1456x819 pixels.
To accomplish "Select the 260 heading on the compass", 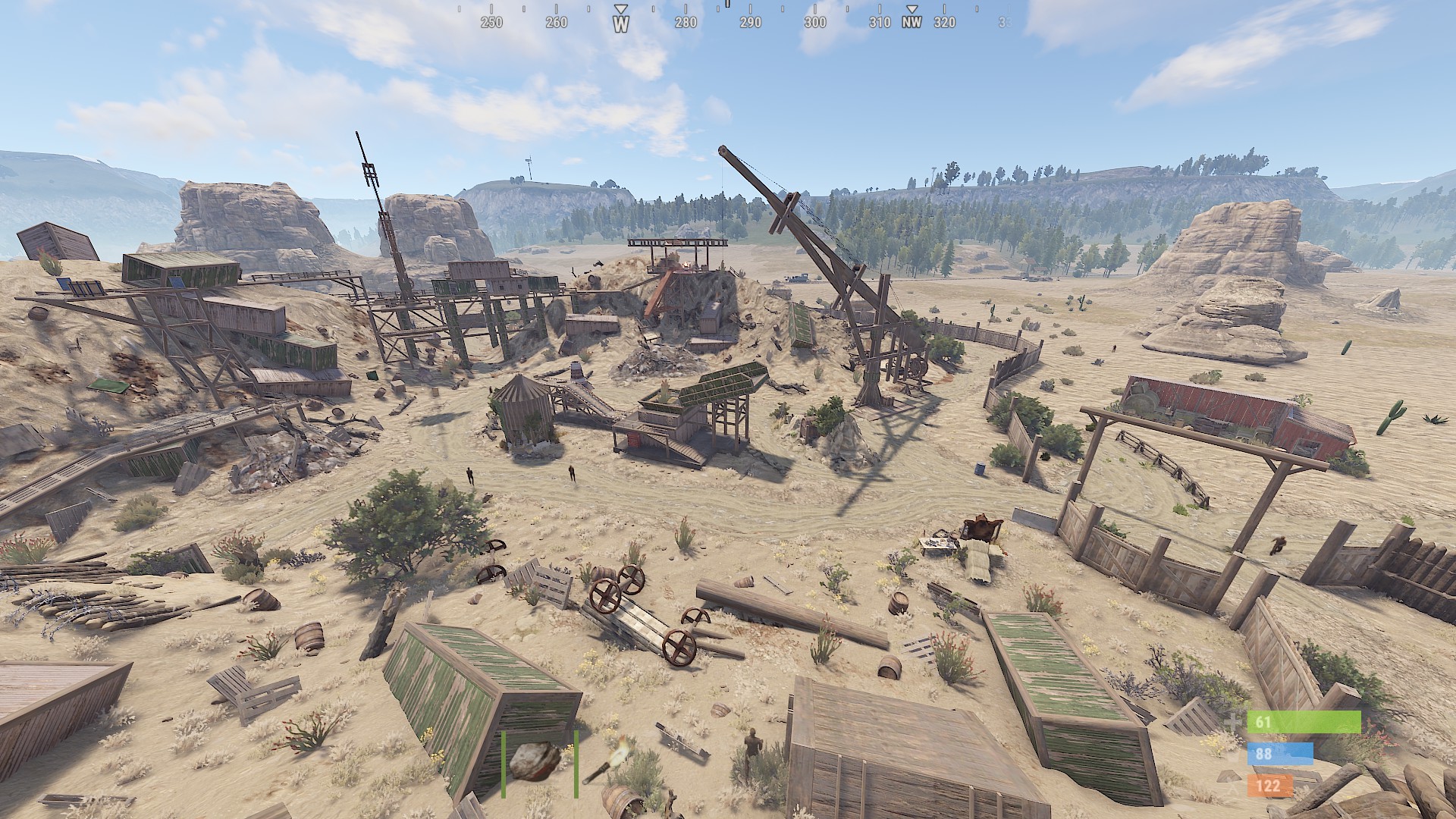I will tap(555, 23).
